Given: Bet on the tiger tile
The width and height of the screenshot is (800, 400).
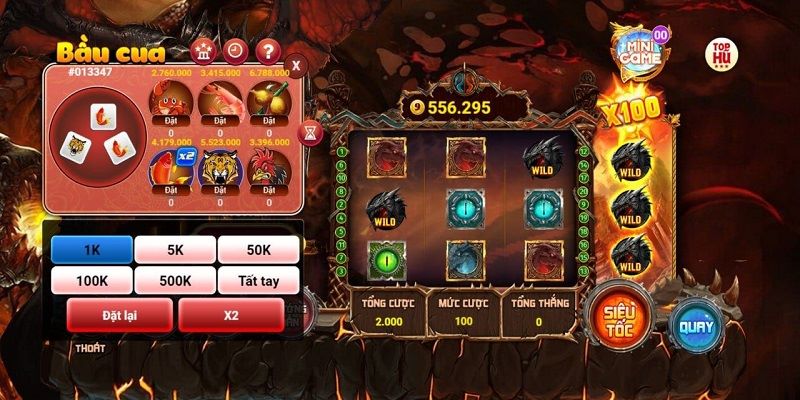Looking at the screenshot, I should click(217, 172).
